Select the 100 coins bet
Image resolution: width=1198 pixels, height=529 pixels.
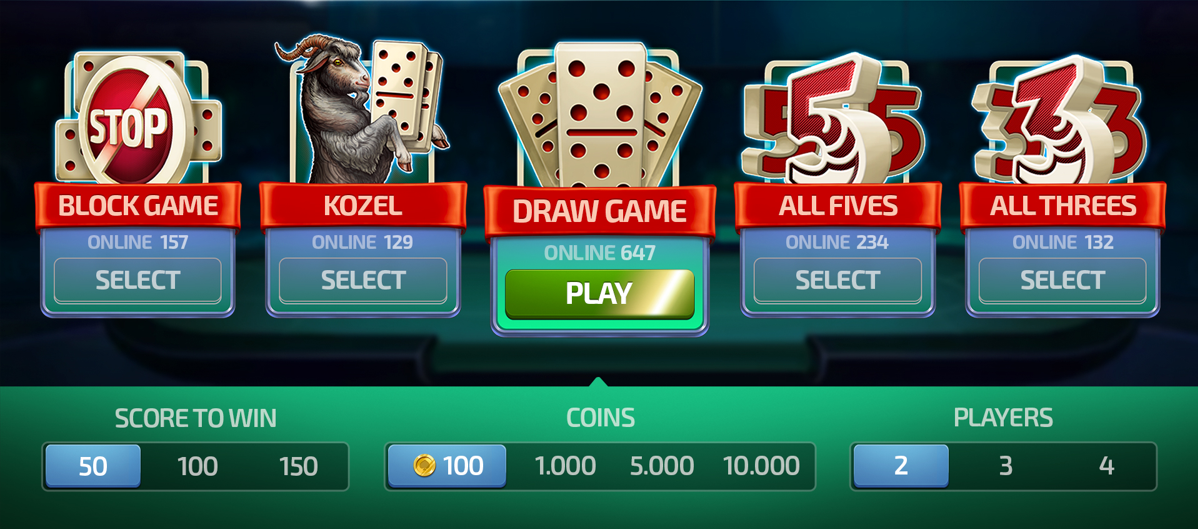point(448,466)
